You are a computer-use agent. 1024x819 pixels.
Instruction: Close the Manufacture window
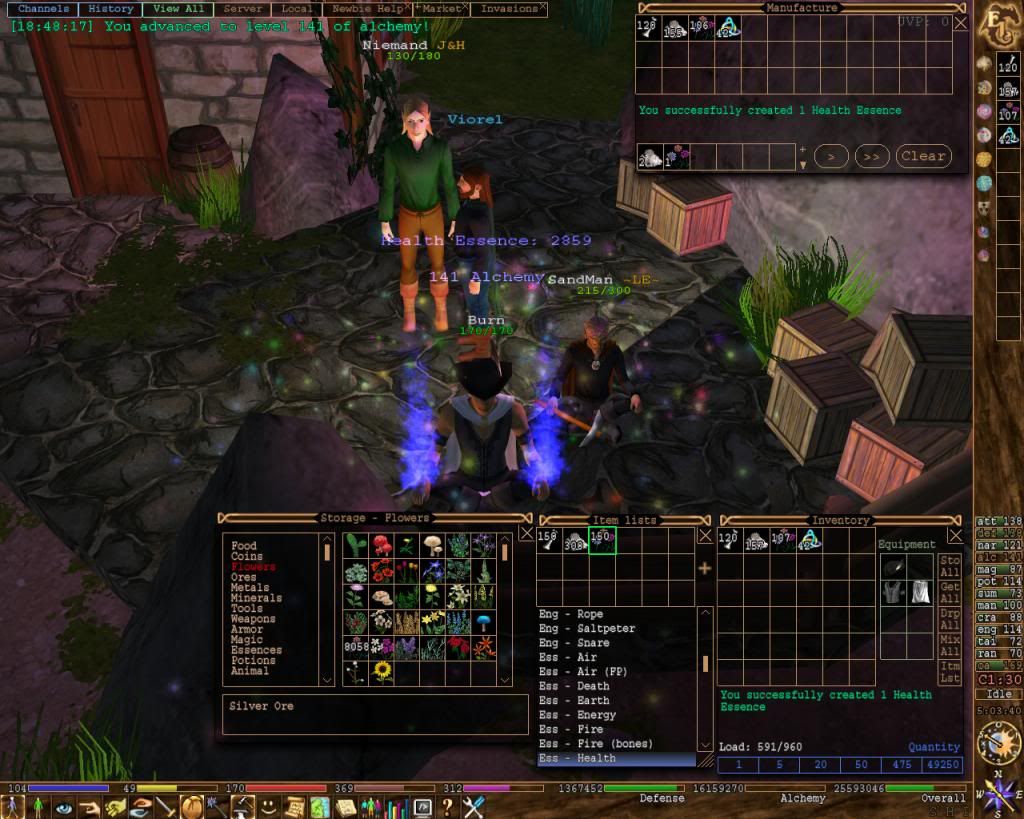click(x=961, y=22)
